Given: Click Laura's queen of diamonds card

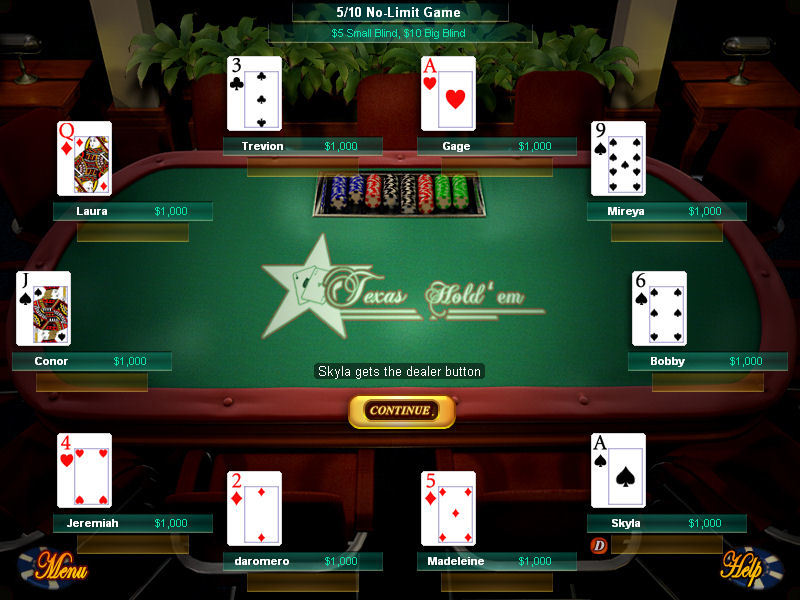Looking at the screenshot, I should [x=84, y=158].
